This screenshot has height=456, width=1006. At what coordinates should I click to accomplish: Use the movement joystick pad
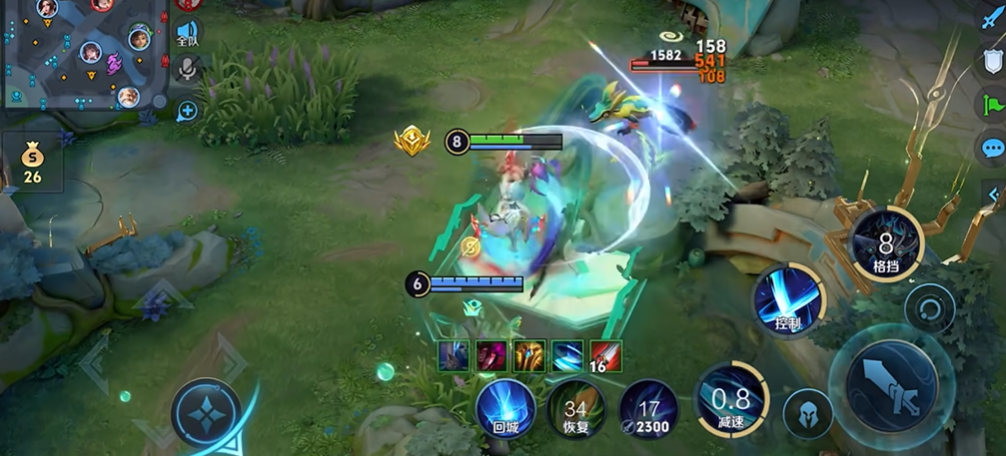tap(205, 413)
